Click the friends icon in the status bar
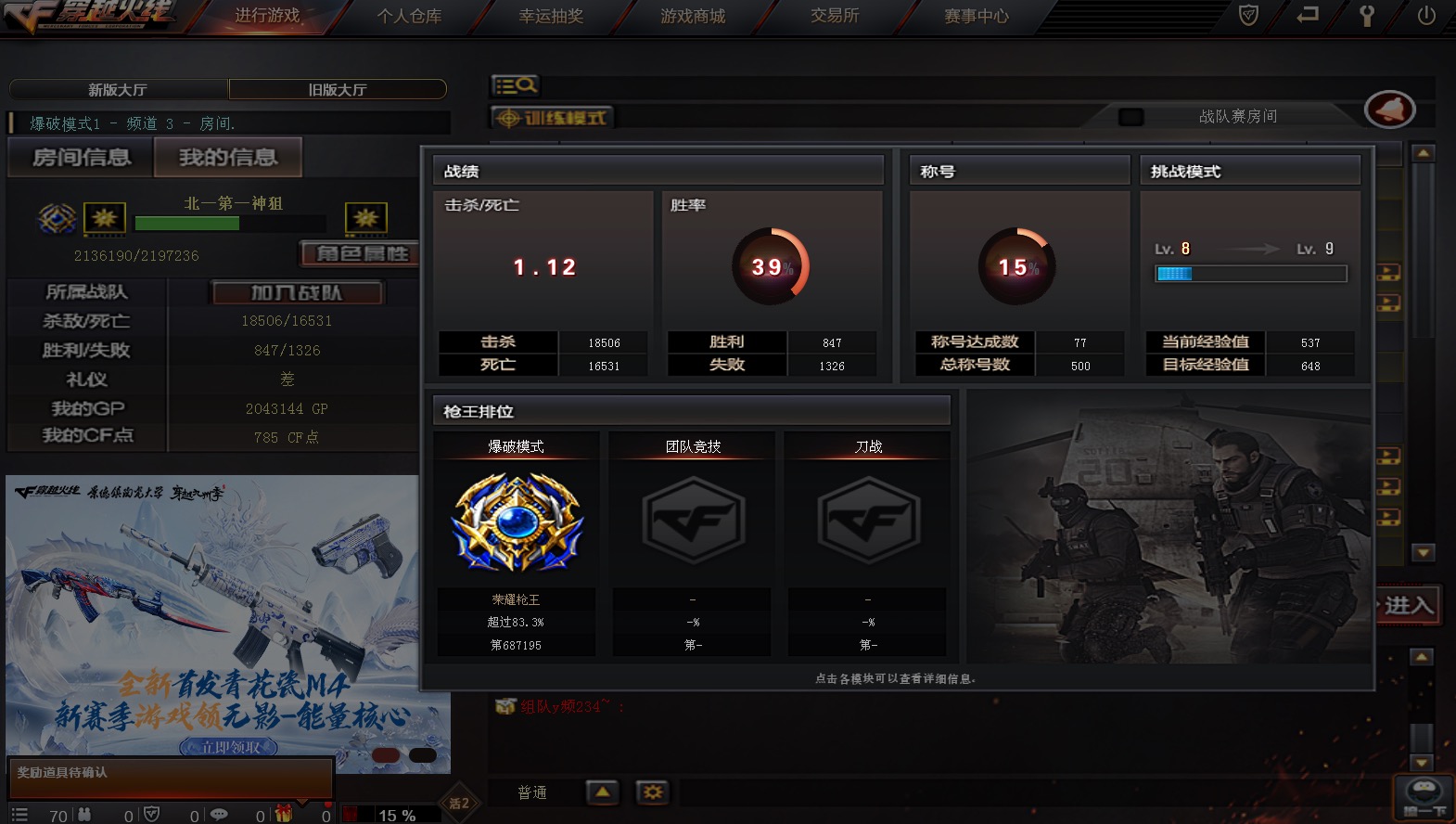The image size is (1456, 824). point(85,815)
